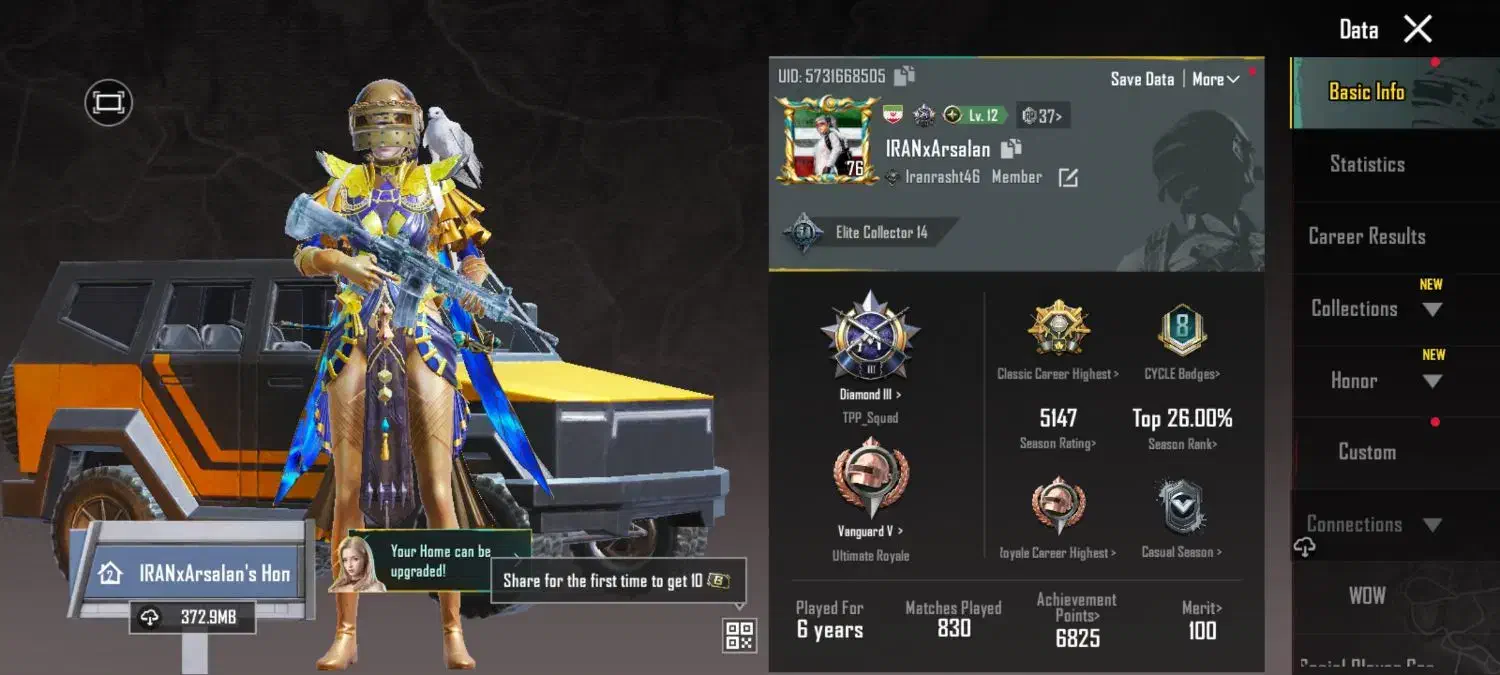Open the QR code share button

point(740,635)
